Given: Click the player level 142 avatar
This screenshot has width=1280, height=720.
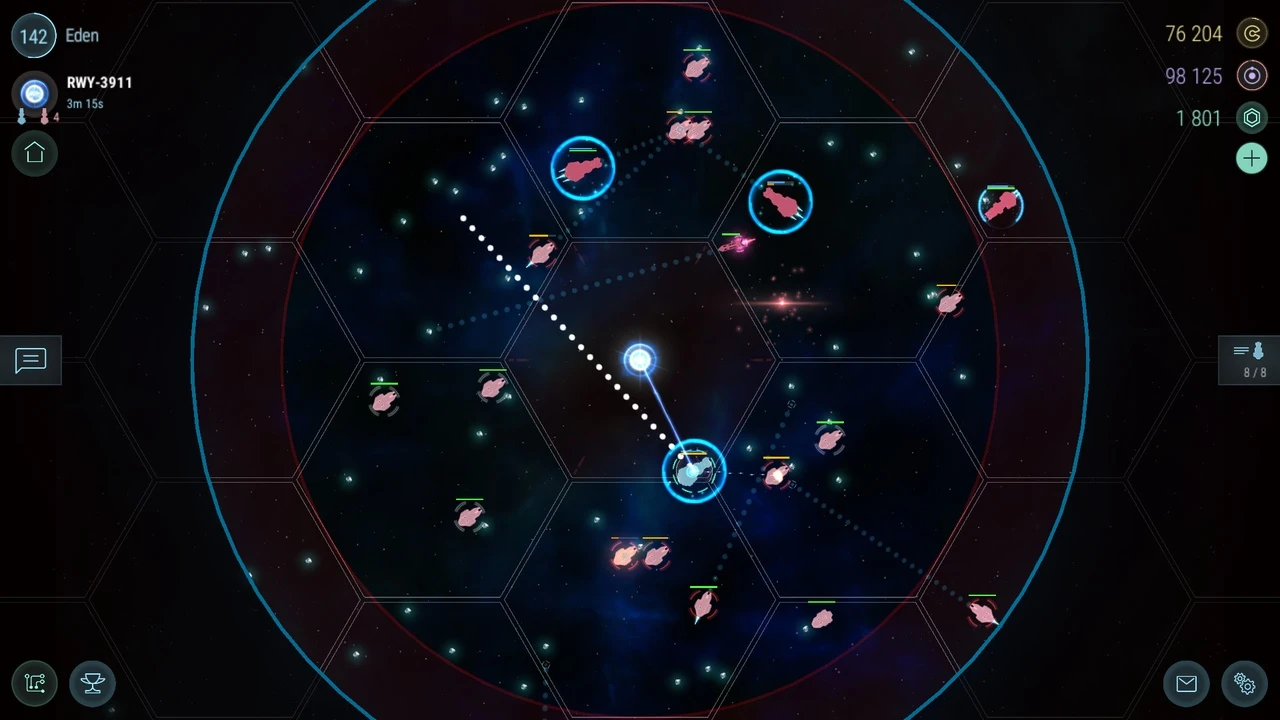Looking at the screenshot, I should point(34,35).
